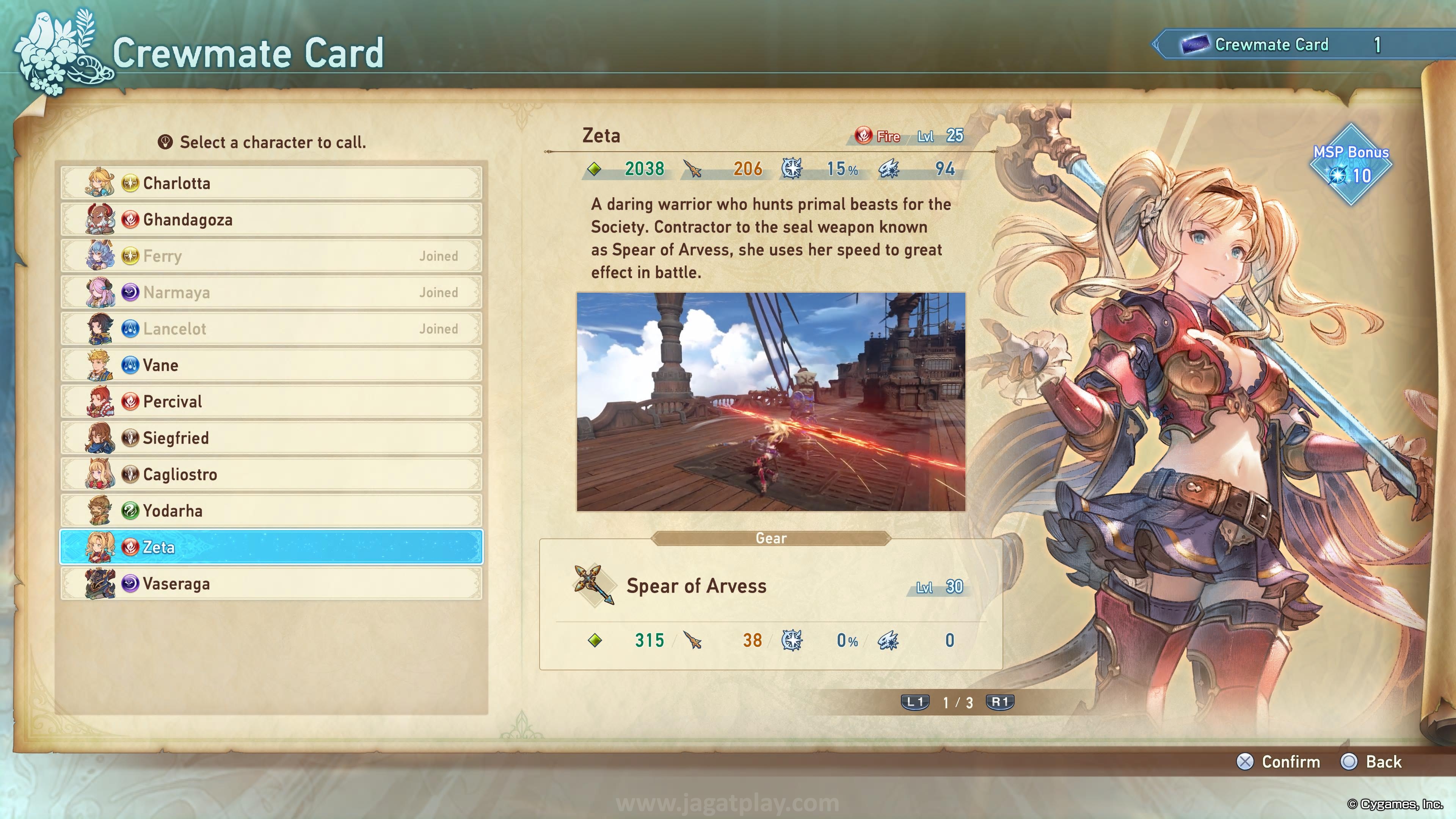Click the highlighted Zeta row
This screenshot has width=1456, height=819.
click(x=271, y=547)
